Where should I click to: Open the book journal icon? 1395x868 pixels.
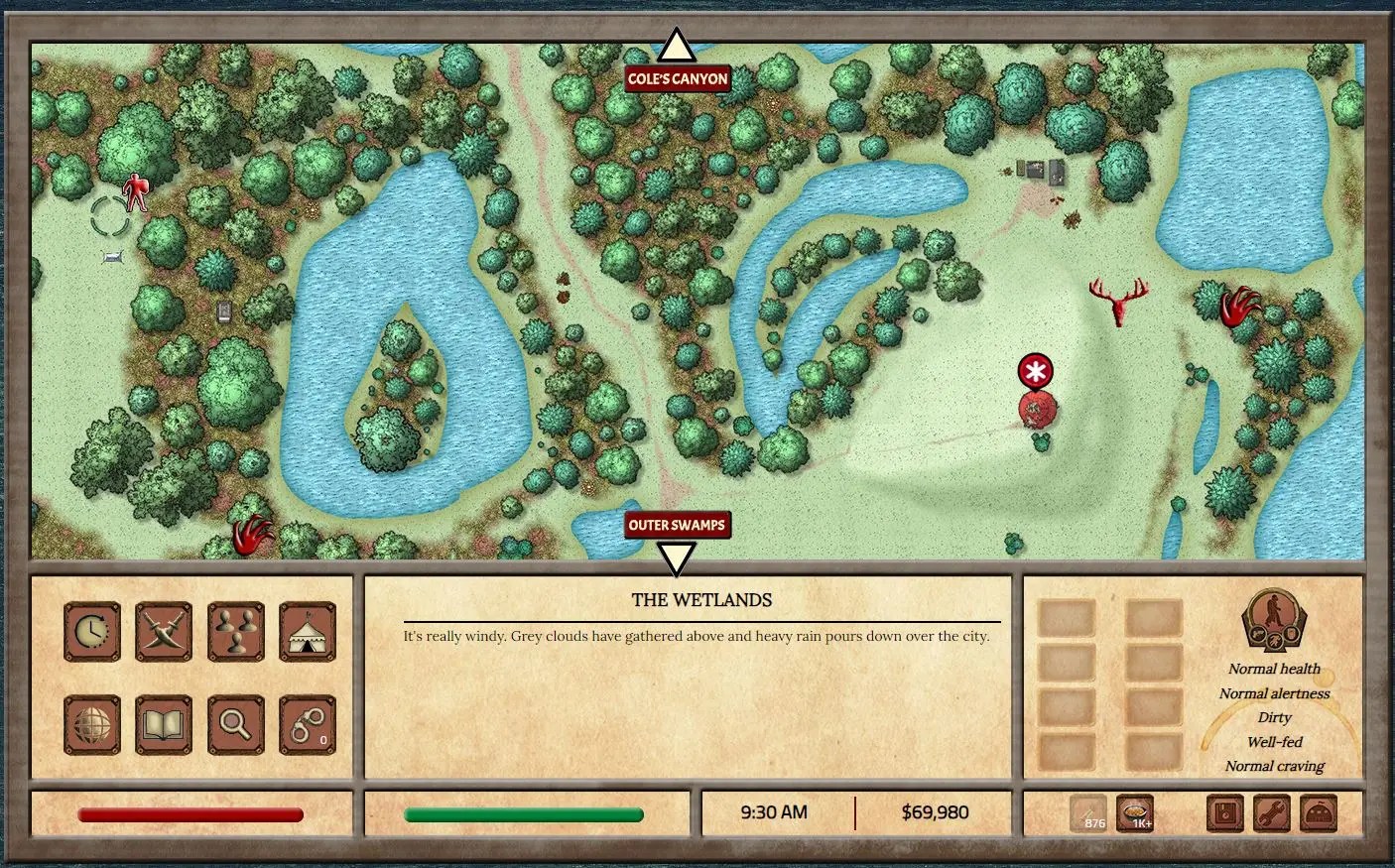(x=164, y=724)
